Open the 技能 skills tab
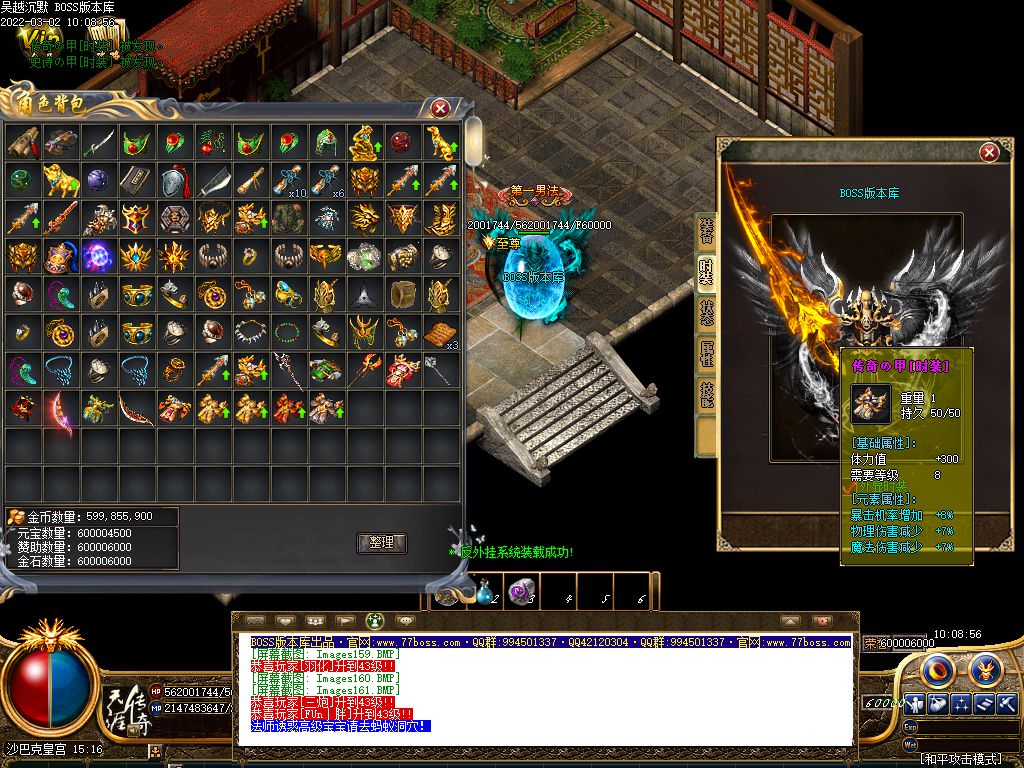1024x768 pixels. point(707,394)
